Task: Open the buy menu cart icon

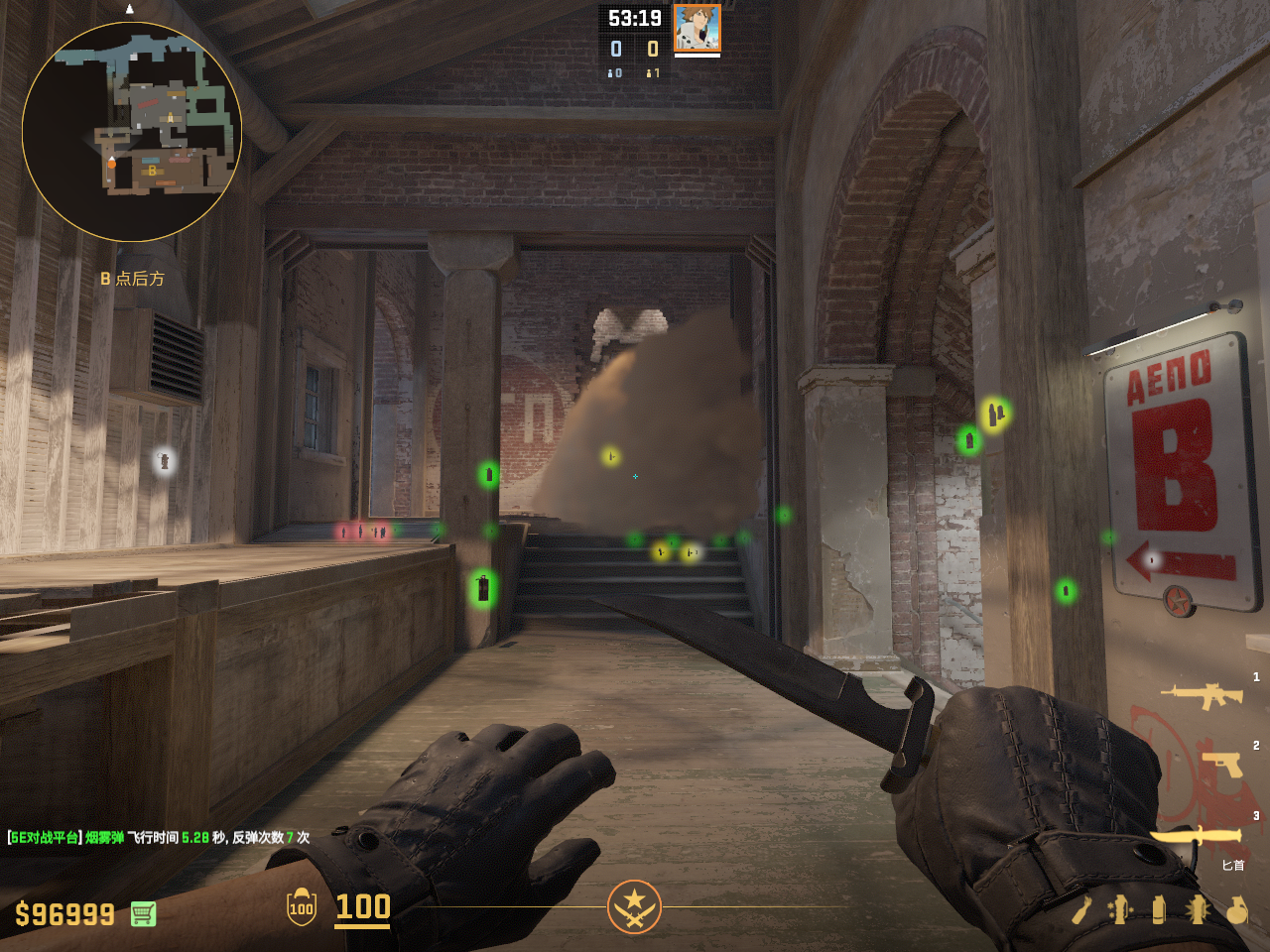Action: point(143,913)
